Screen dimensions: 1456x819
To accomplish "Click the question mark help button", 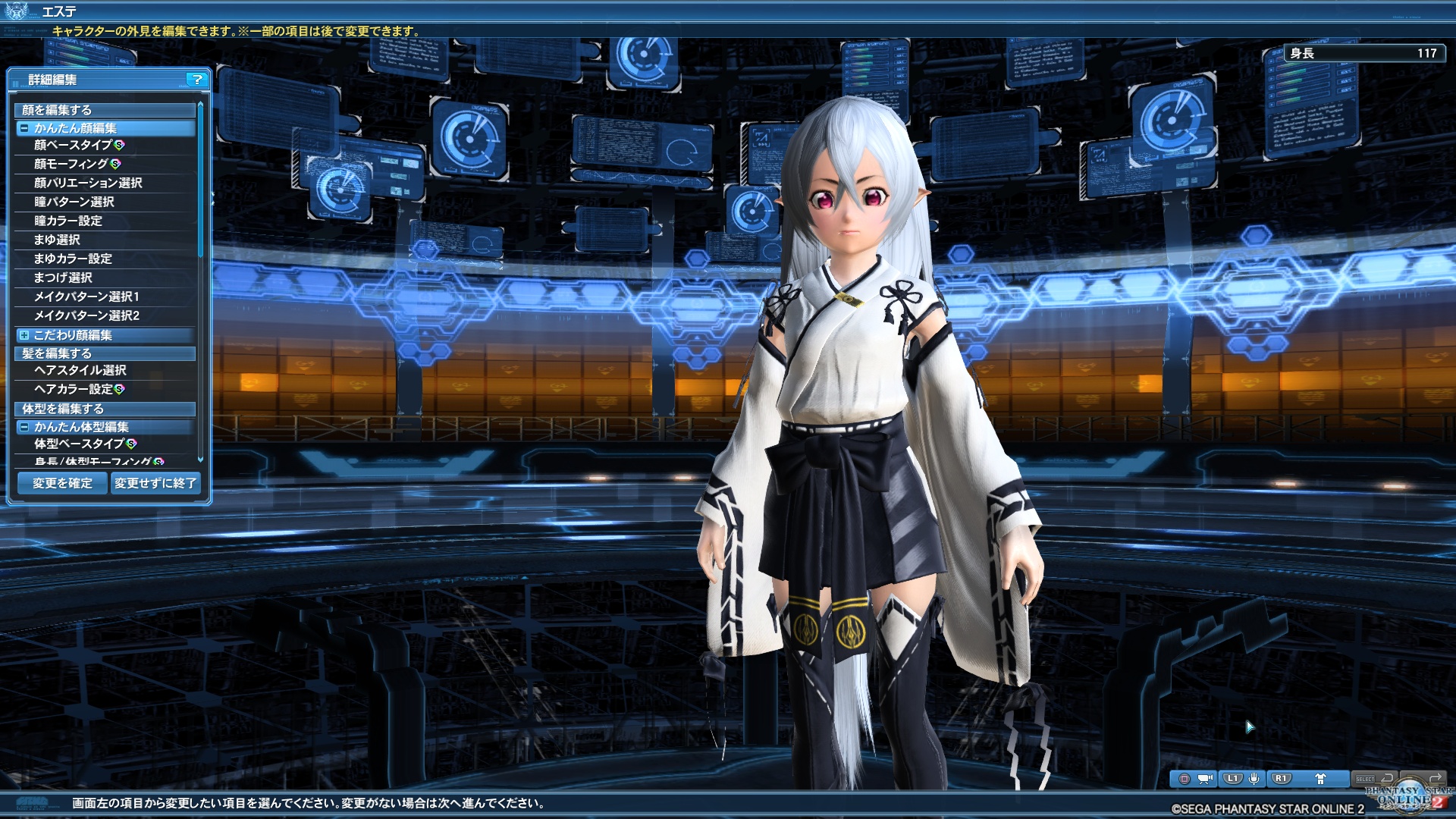I will (197, 79).
